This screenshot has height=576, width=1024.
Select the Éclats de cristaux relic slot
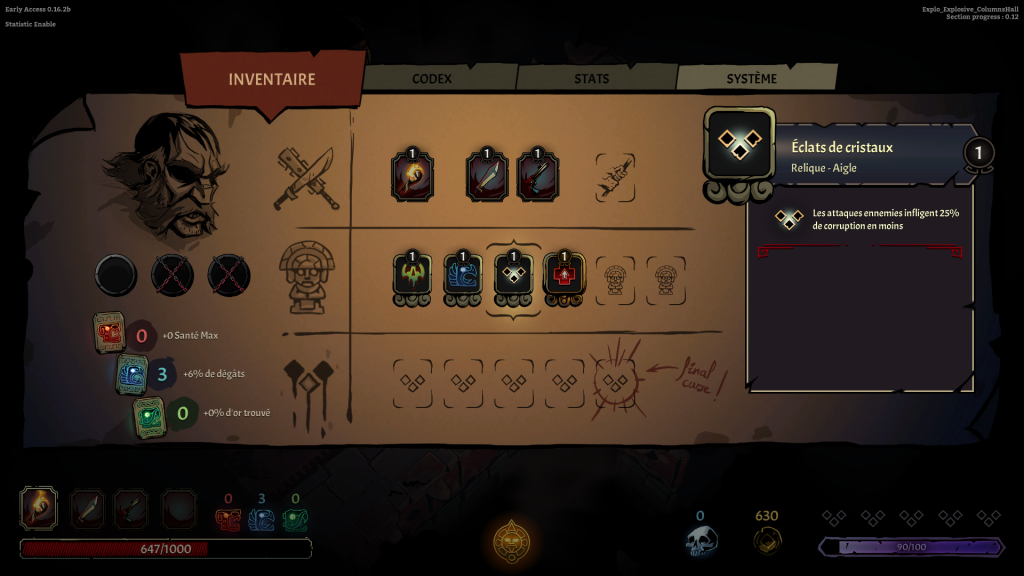pos(514,275)
